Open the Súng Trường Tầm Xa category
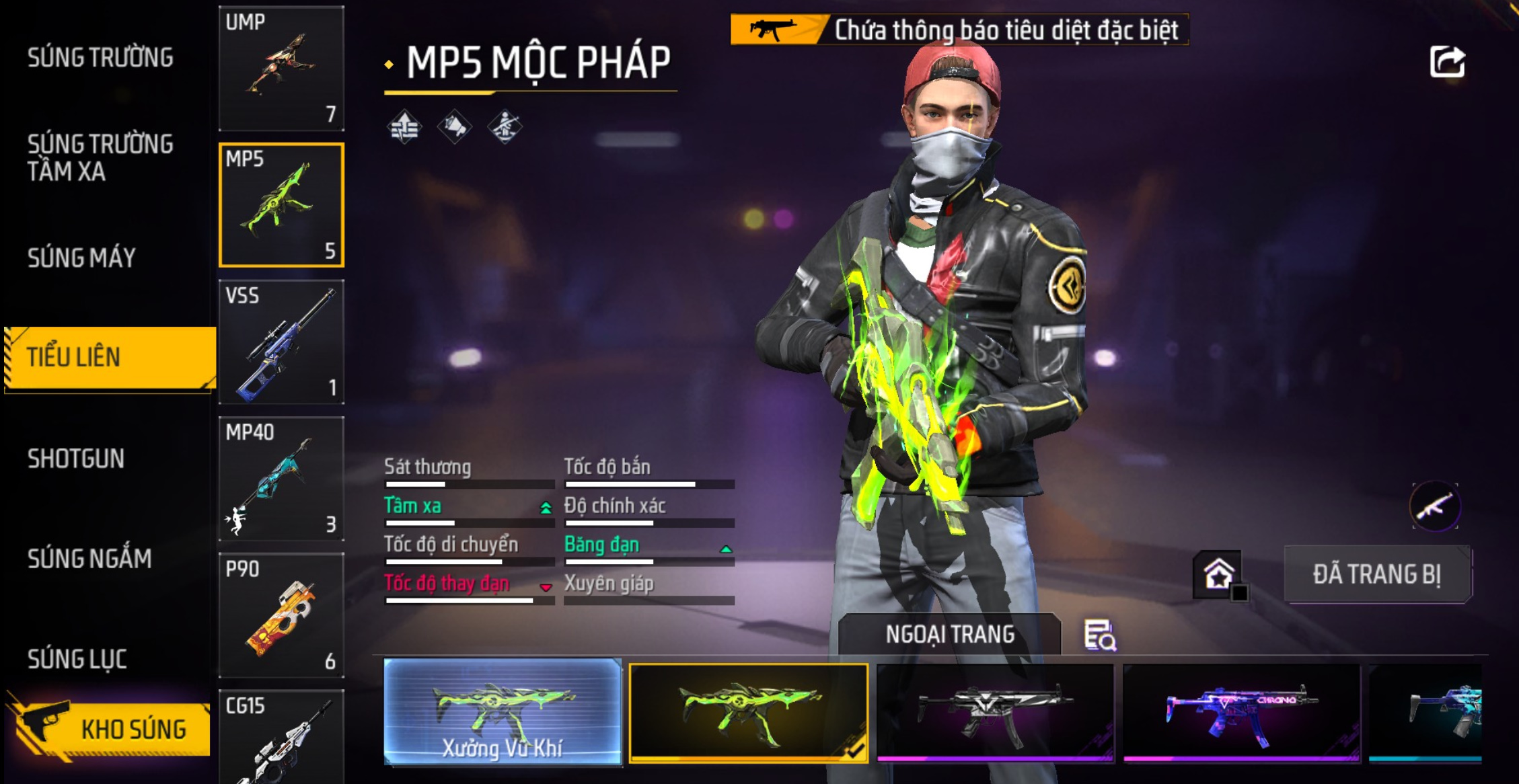Viewport: 1519px width, 784px height. click(100, 157)
